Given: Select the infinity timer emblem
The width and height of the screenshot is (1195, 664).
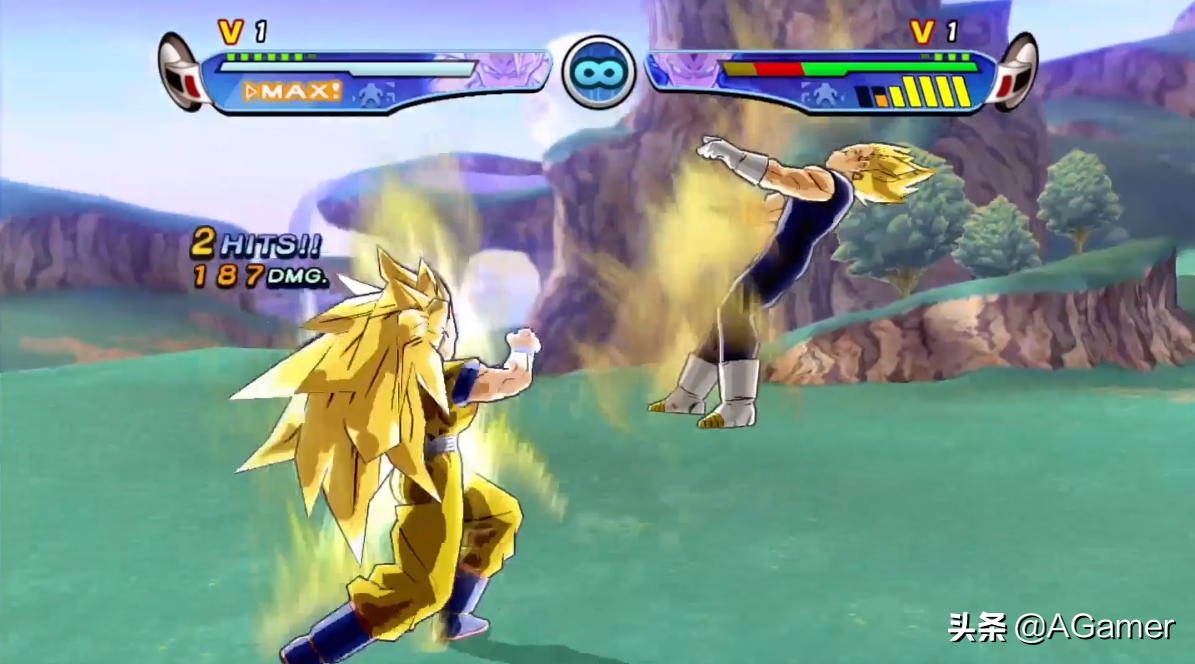Looking at the screenshot, I should click(598, 72).
